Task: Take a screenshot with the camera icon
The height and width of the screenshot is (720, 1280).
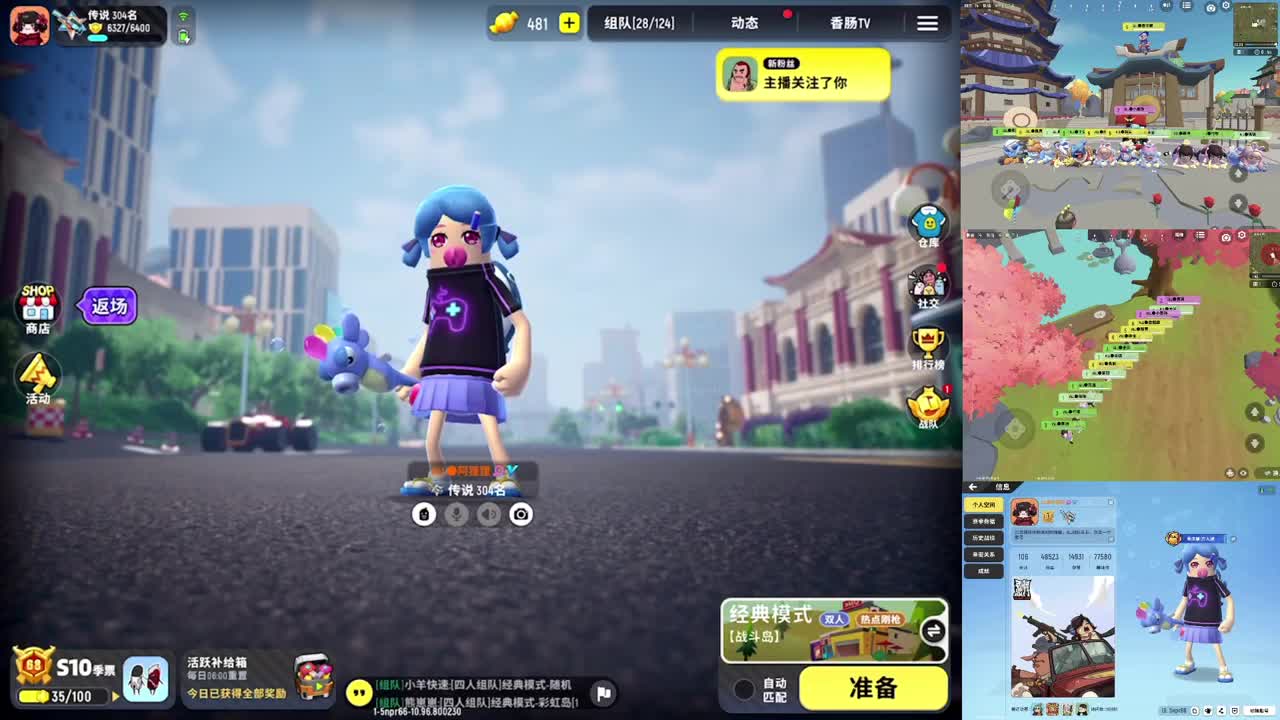Action: (x=520, y=514)
